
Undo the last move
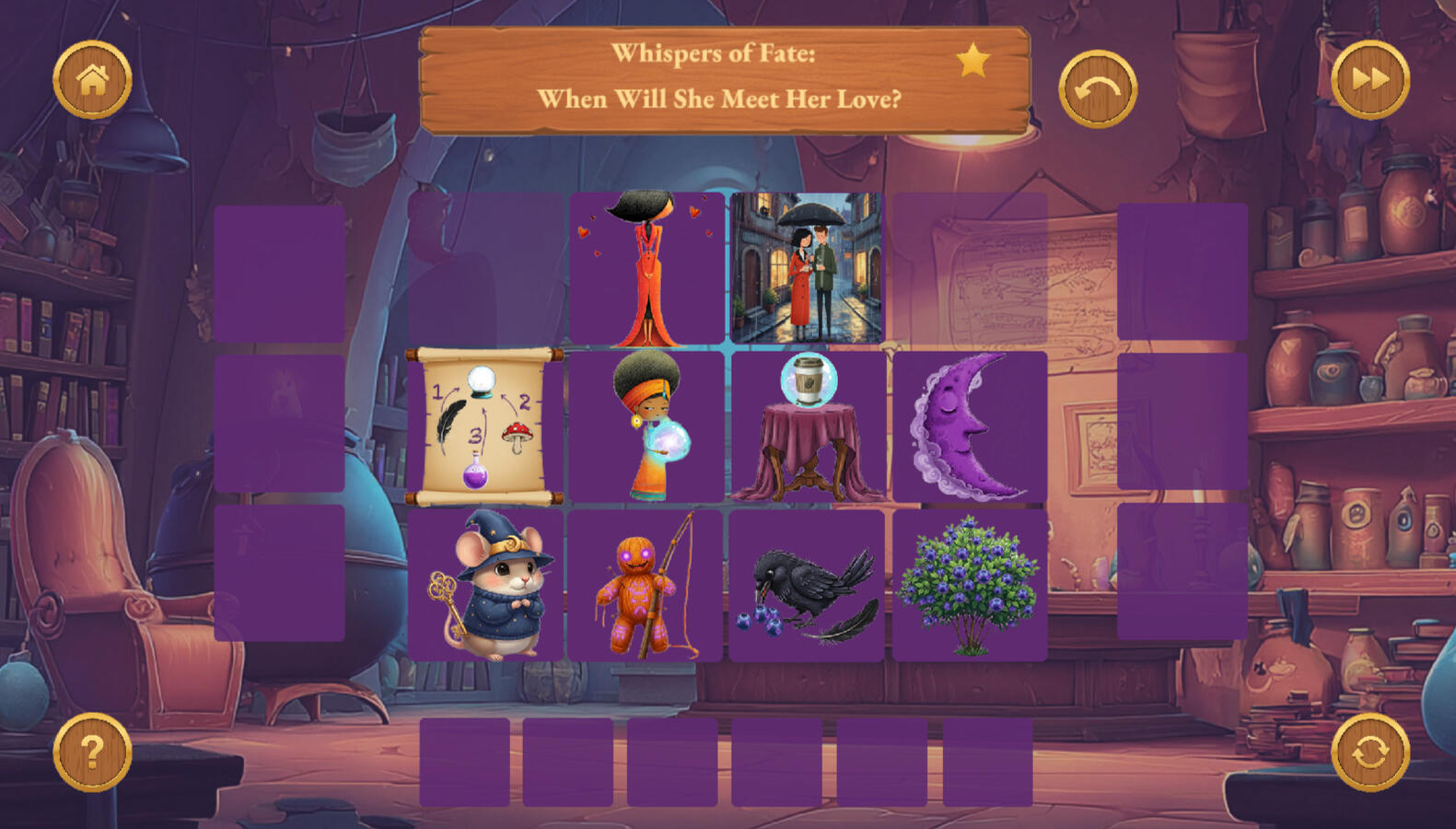pos(1097,88)
